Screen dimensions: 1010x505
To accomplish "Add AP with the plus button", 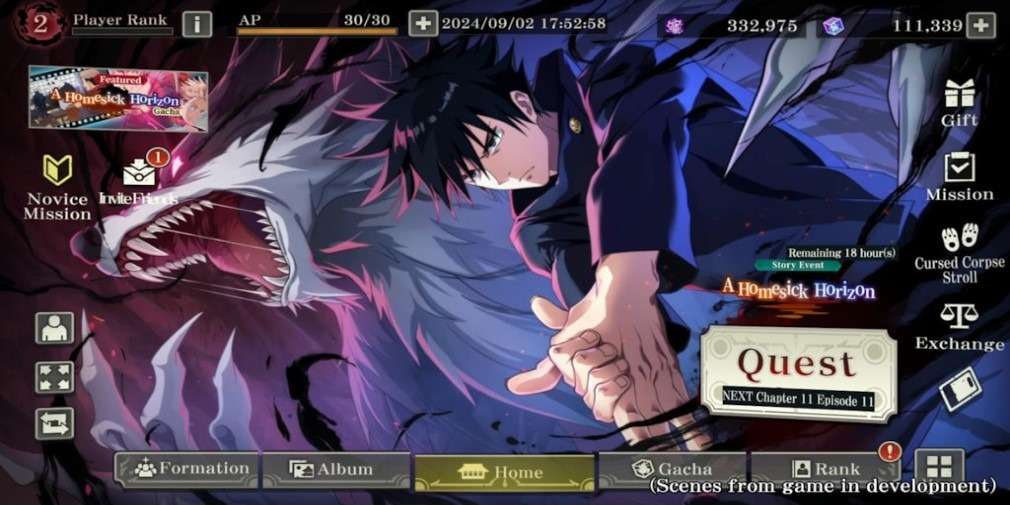I will pos(423,23).
